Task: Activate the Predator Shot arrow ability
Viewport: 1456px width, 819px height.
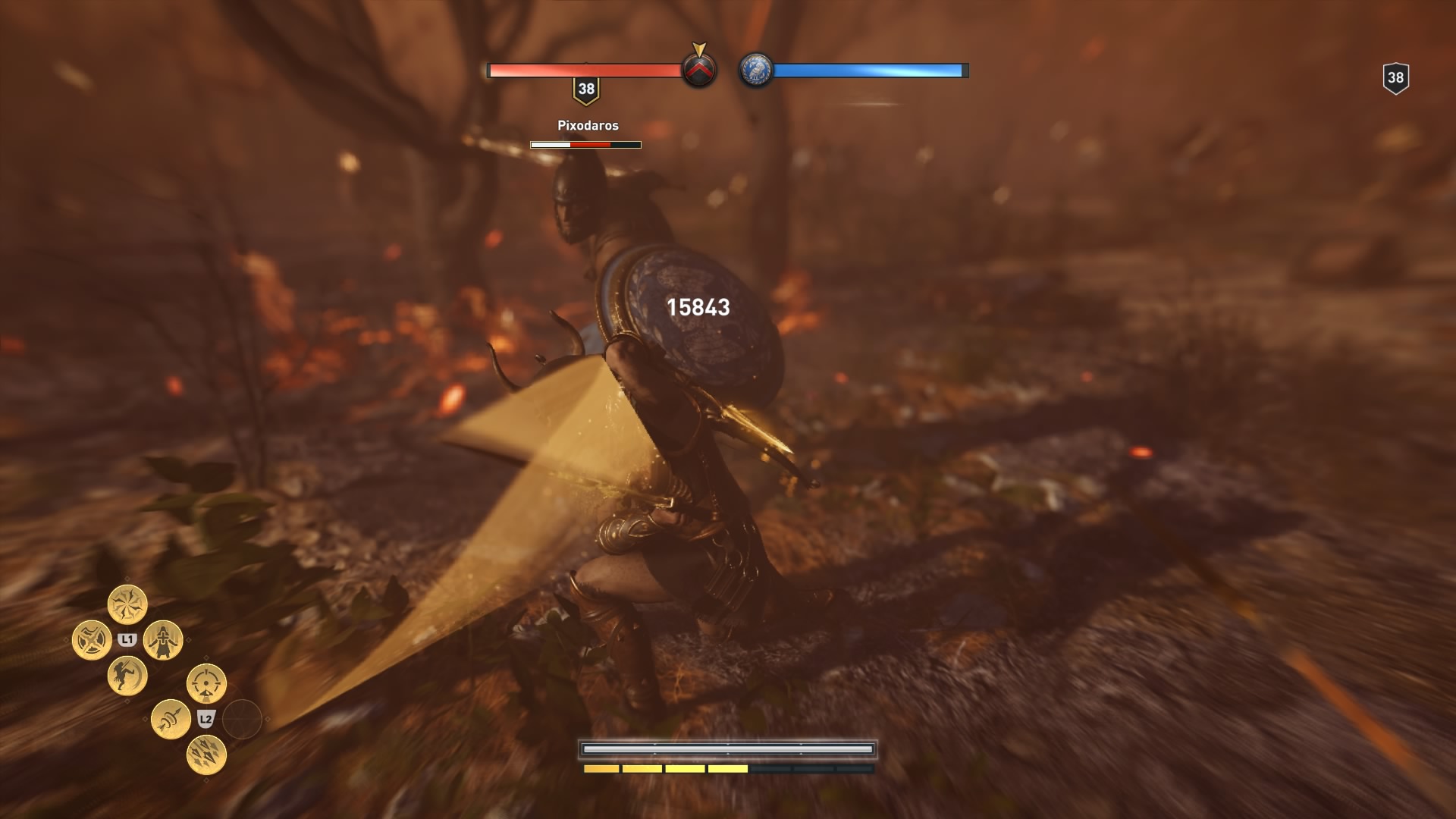Action: pyautogui.click(x=170, y=720)
